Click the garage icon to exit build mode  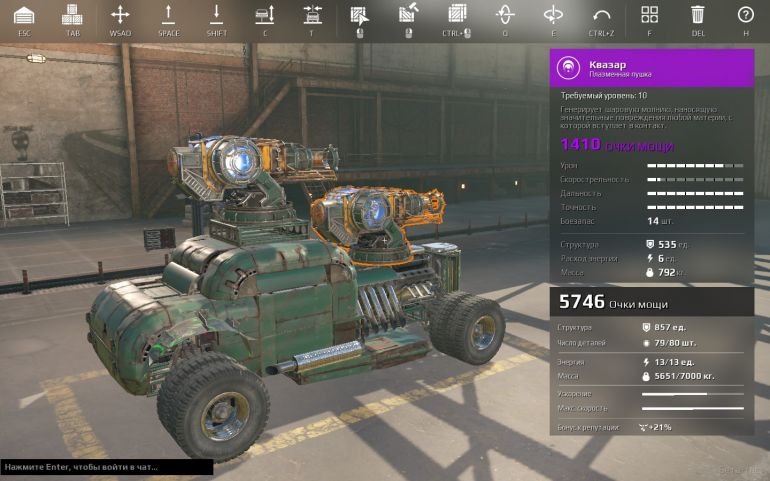(x=24, y=15)
